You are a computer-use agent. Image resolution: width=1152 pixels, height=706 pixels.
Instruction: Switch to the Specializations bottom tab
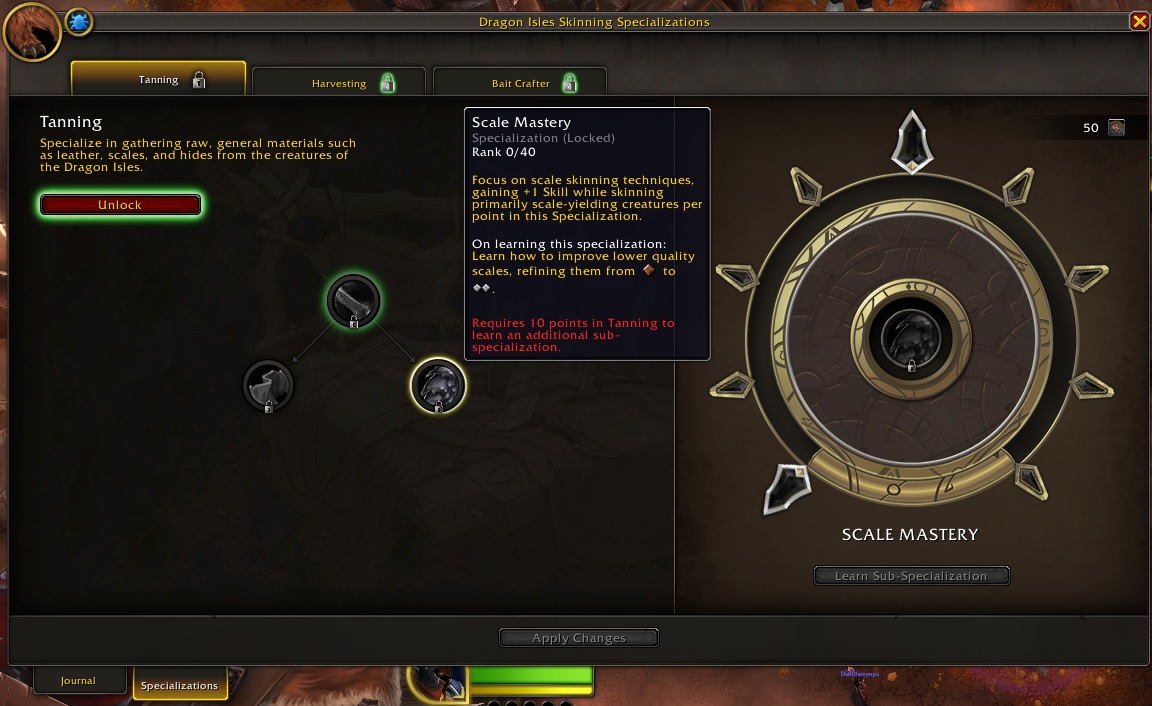pos(179,685)
